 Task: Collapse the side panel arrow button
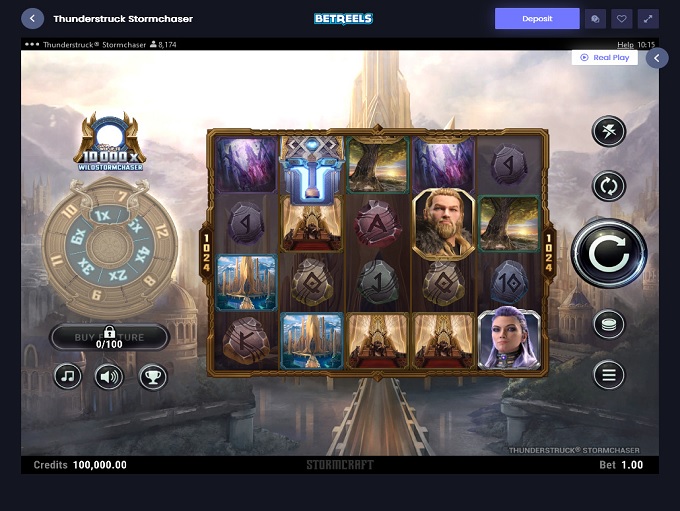pos(656,58)
